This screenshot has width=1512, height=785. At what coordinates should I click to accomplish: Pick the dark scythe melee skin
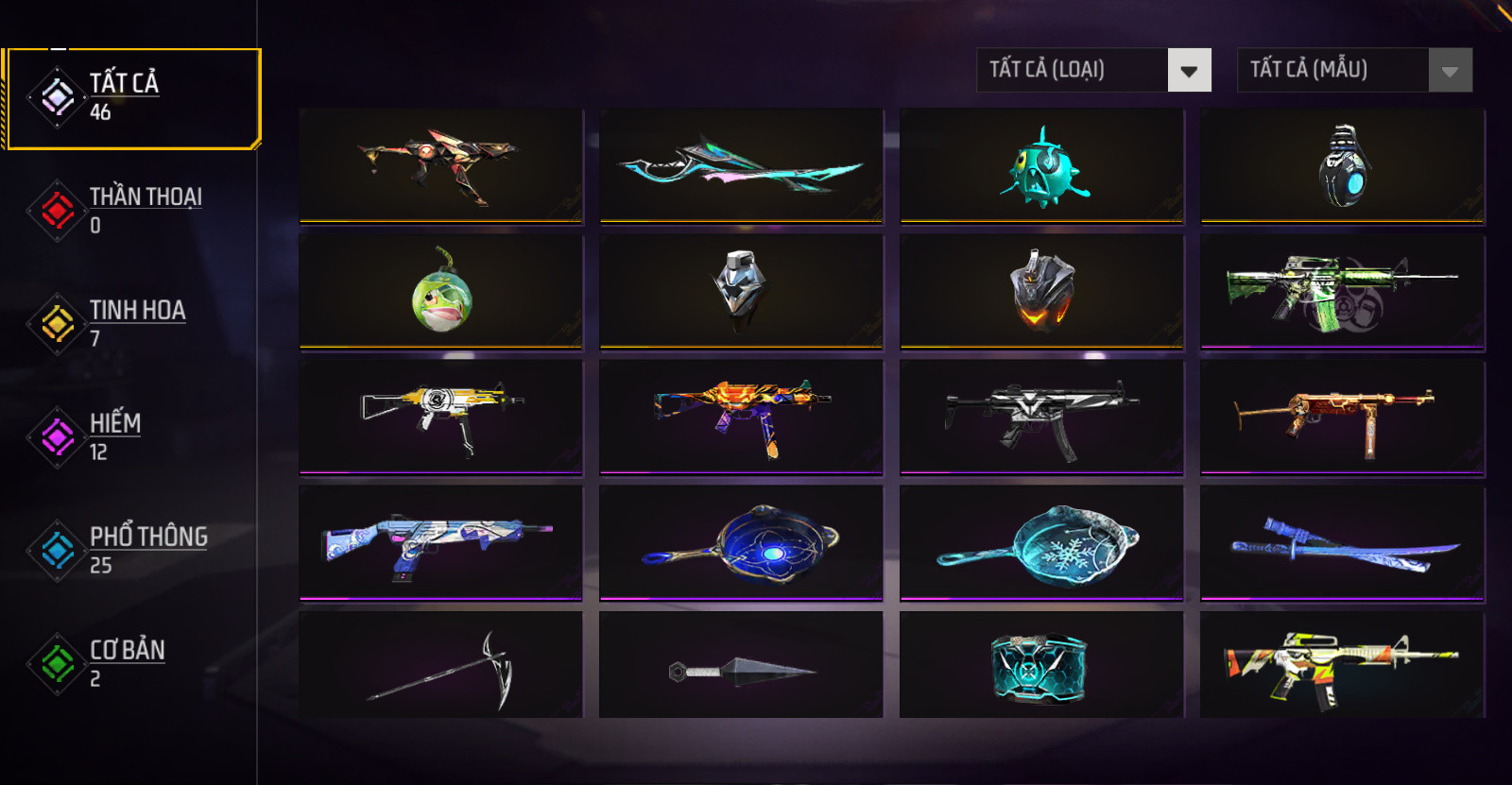(x=440, y=667)
